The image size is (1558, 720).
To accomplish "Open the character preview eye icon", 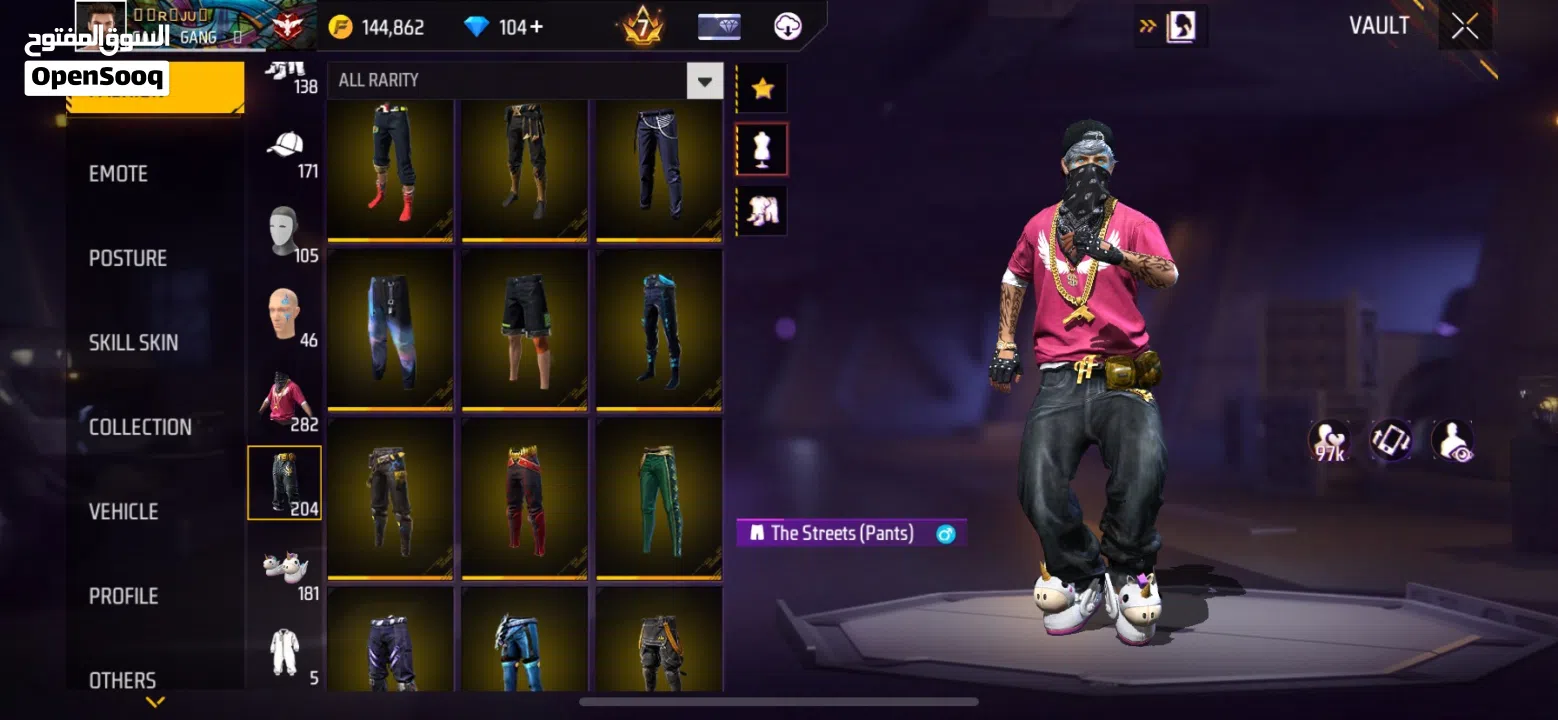I will point(1452,440).
